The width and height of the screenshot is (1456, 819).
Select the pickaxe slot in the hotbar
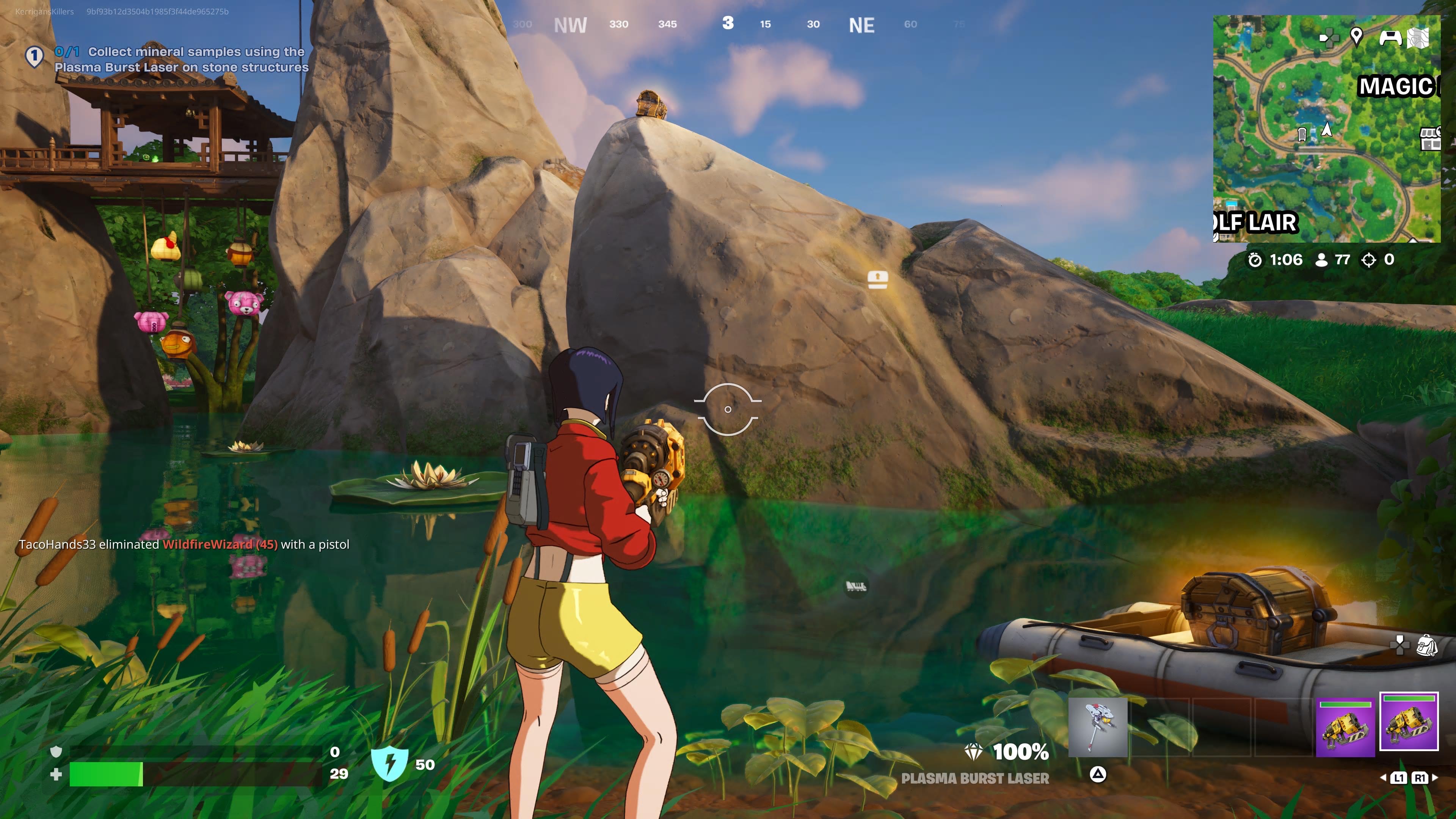[1098, 727]
